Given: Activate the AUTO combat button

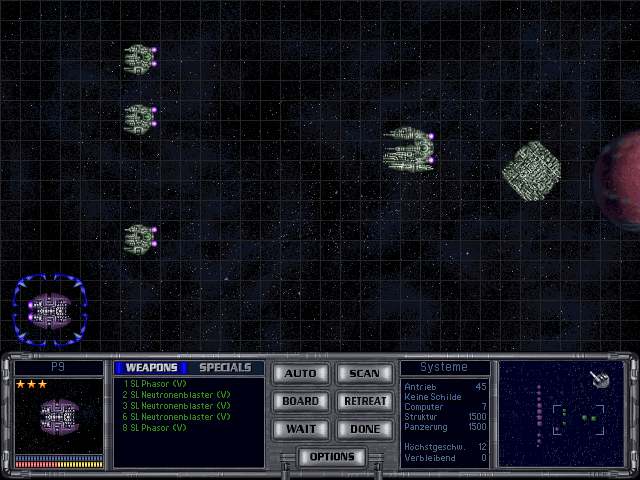Looking at the screenshot, I should point(300,374).
